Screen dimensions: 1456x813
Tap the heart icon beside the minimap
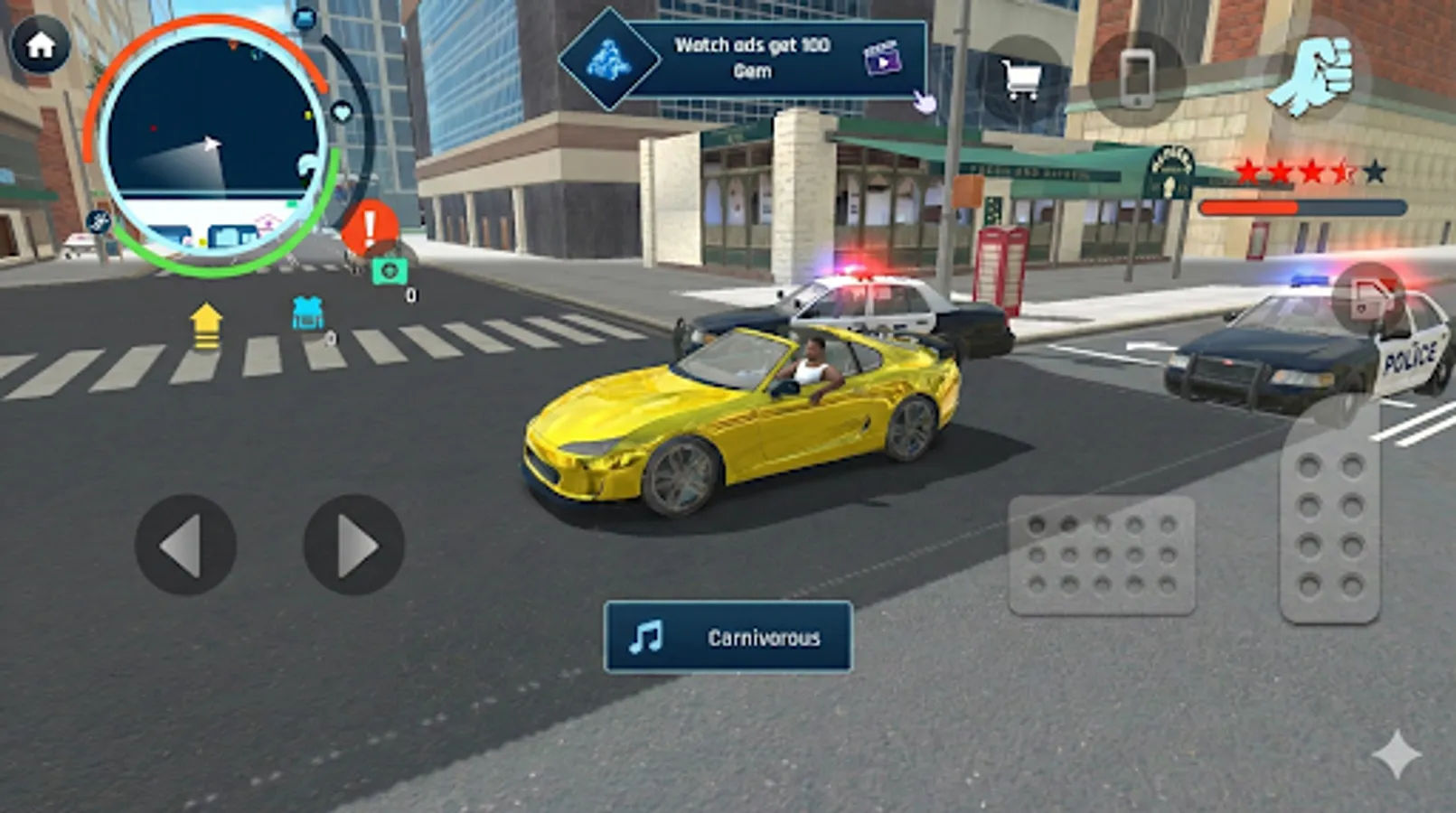click(x=342, y=110)
